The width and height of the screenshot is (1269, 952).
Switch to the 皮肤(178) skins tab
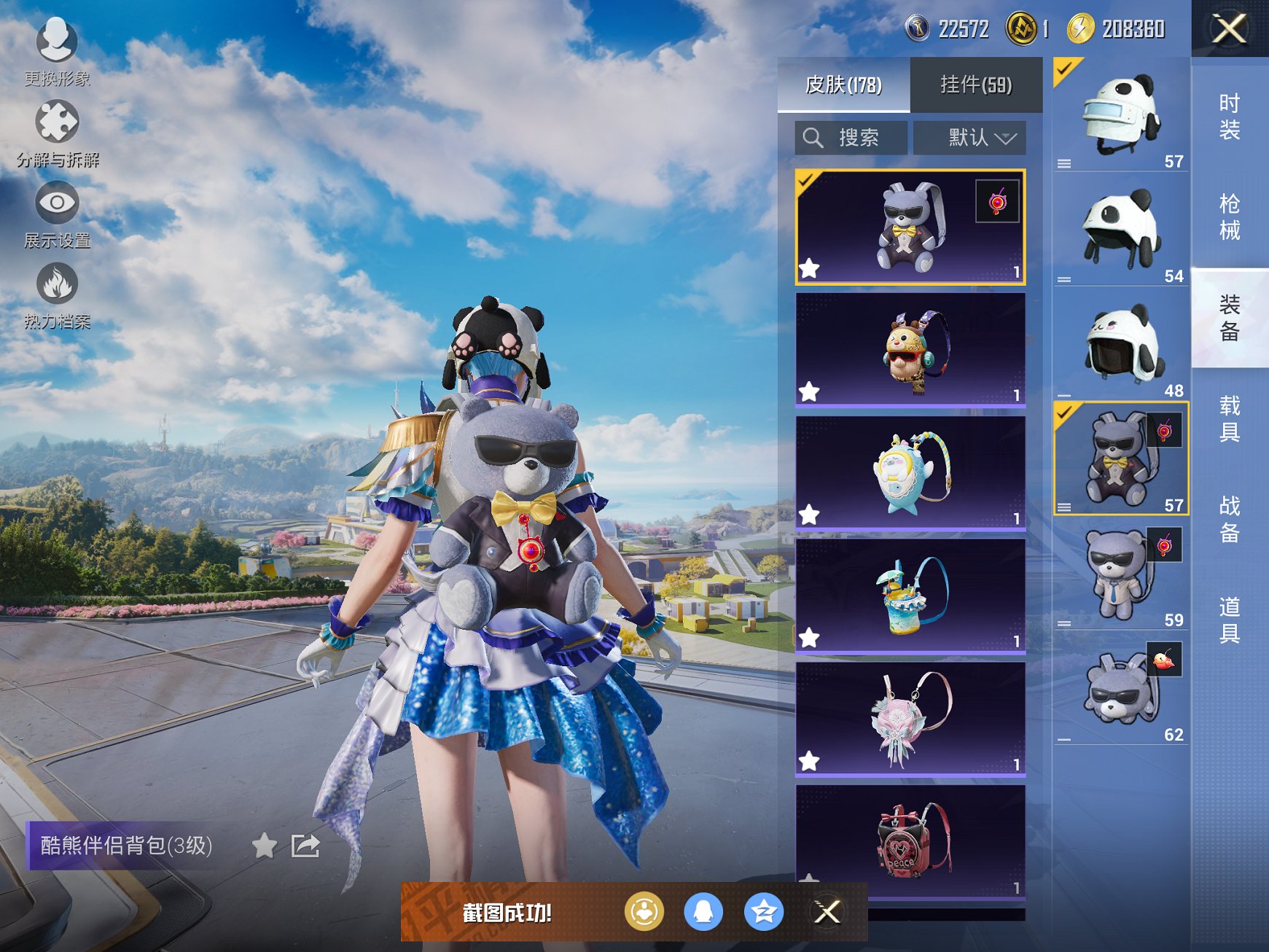843,85
